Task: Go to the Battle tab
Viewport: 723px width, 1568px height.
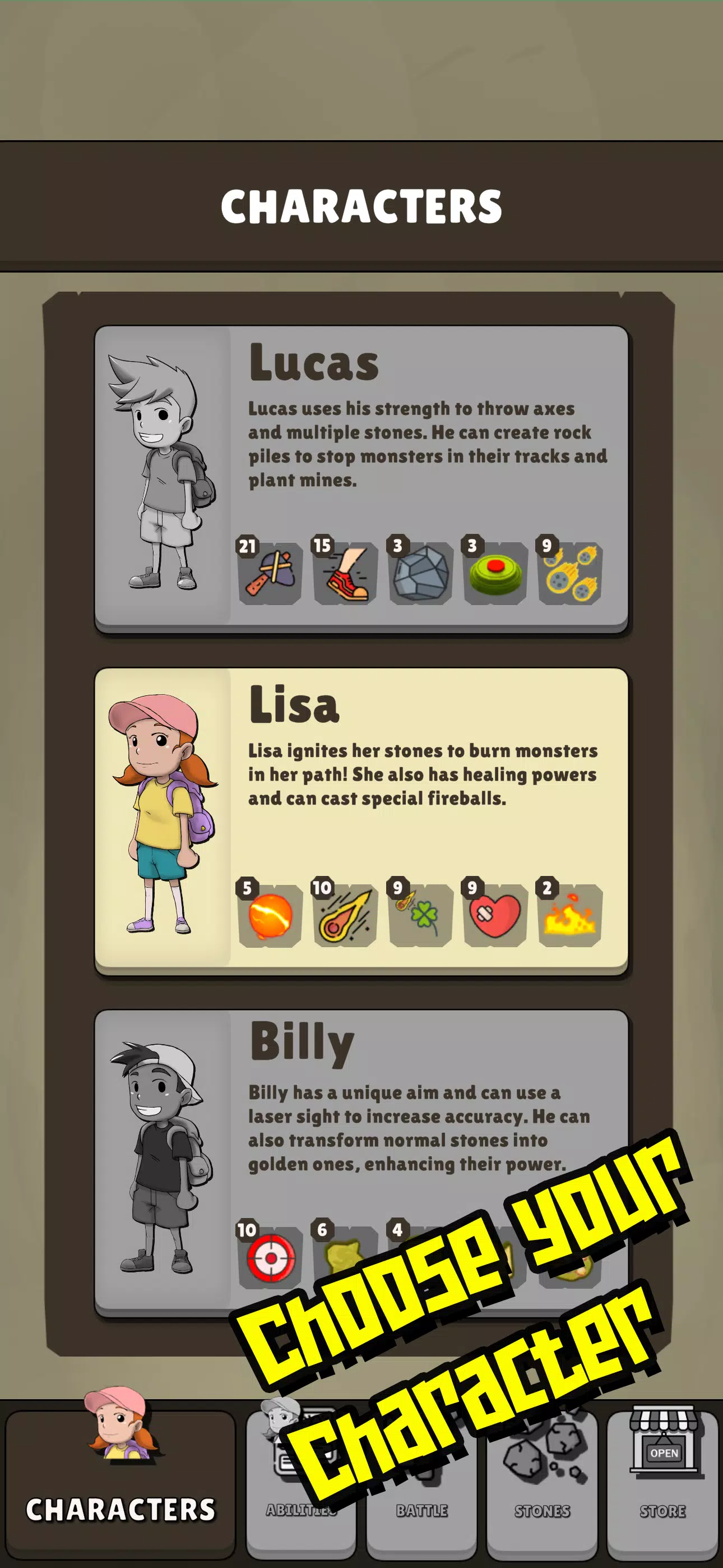Action: coord(421,1510)
